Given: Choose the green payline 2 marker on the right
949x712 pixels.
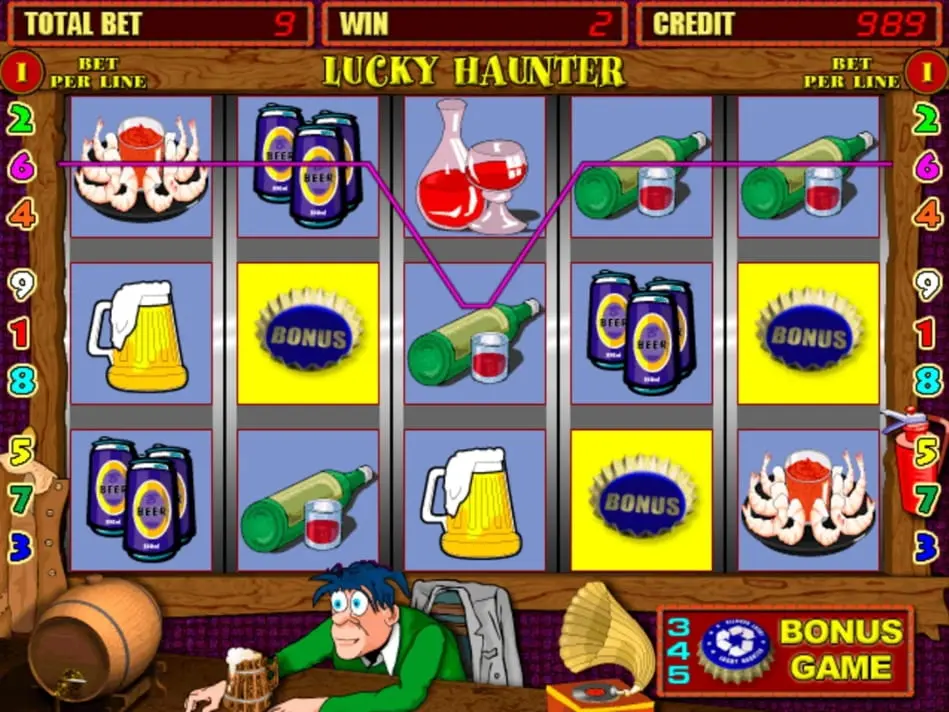Looking at the screenshot, I should [x=925, y=121].
